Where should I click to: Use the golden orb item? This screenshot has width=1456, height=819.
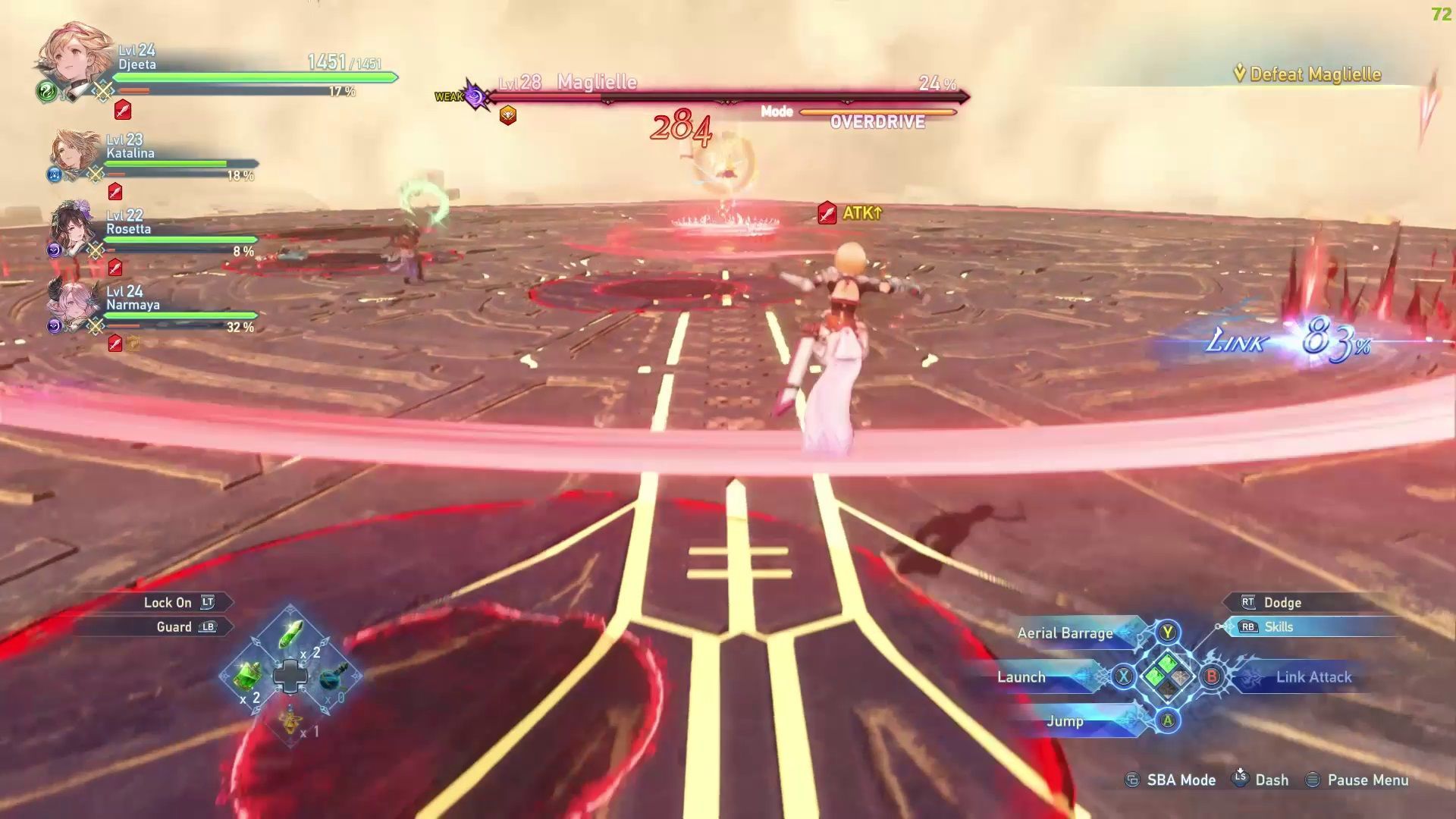point(290,718)
